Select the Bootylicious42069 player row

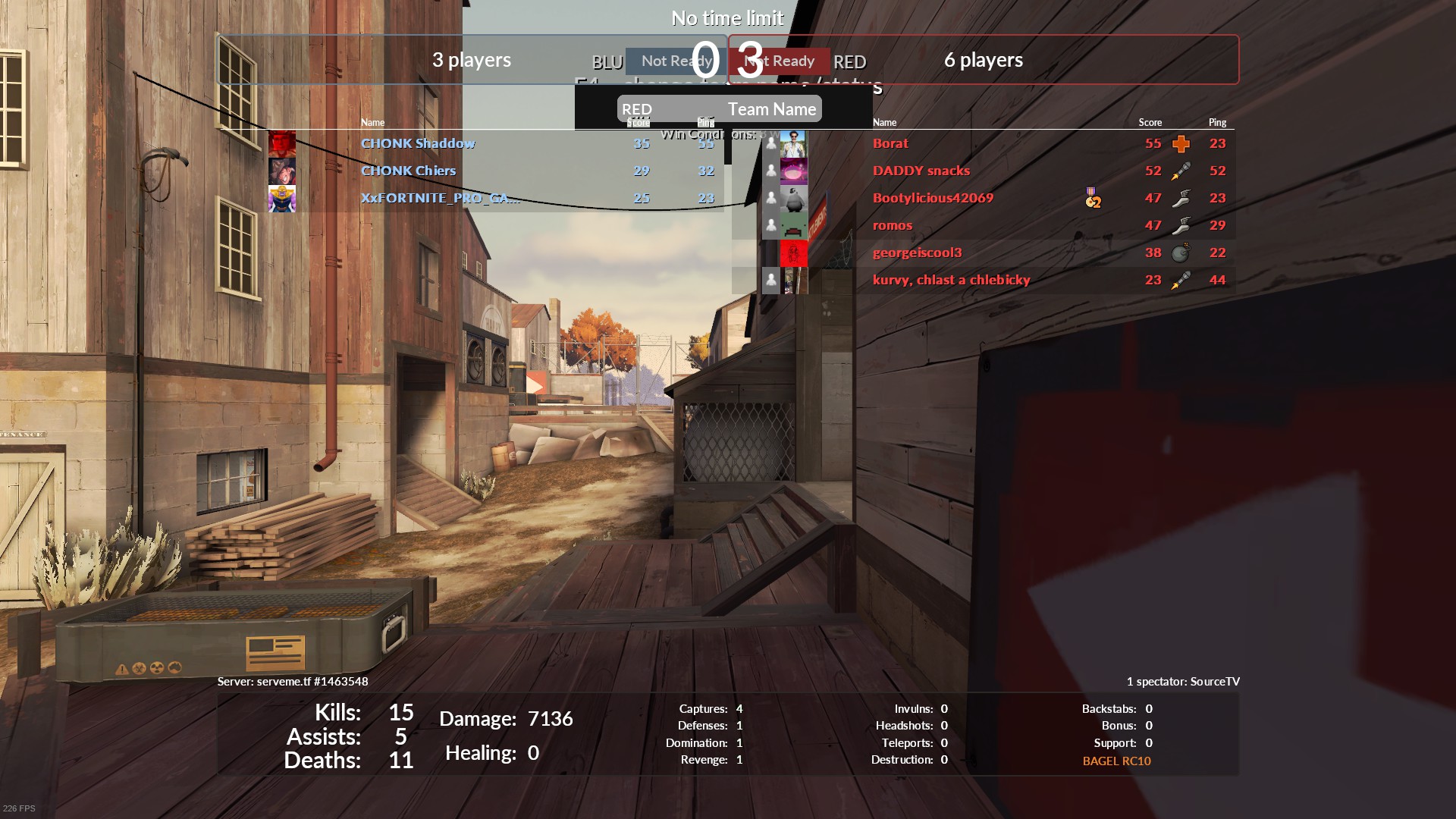[x=933, y=198]
